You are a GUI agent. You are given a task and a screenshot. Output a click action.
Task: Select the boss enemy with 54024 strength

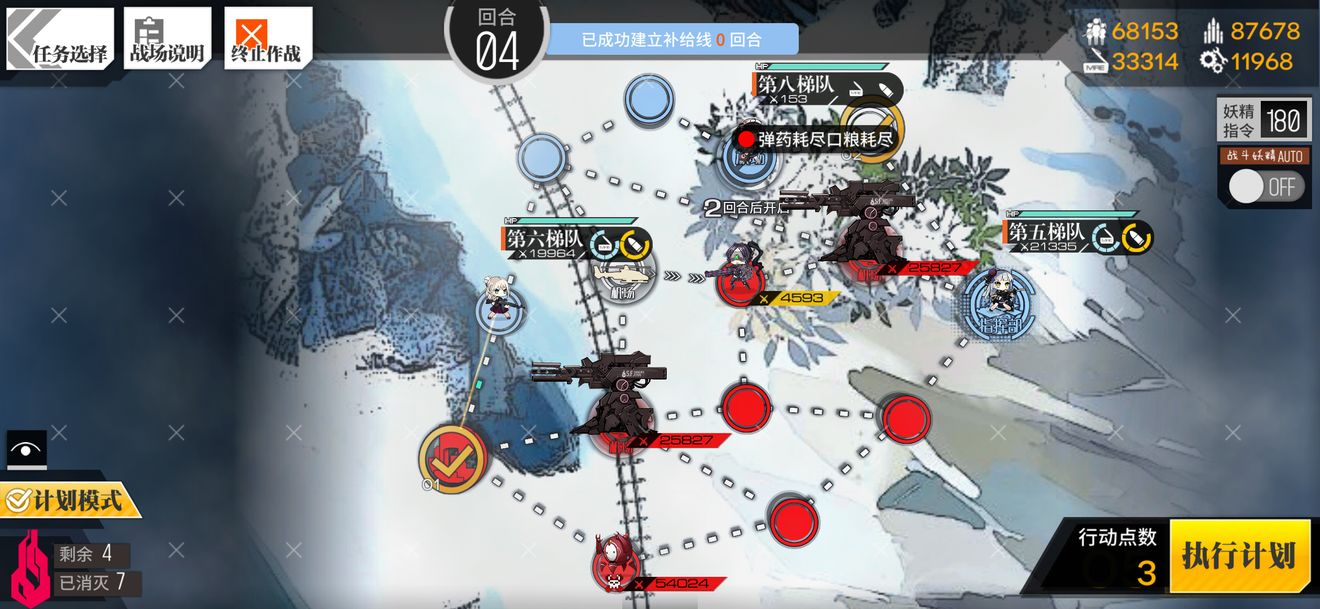pyautogui.click(x=613, y=562)
